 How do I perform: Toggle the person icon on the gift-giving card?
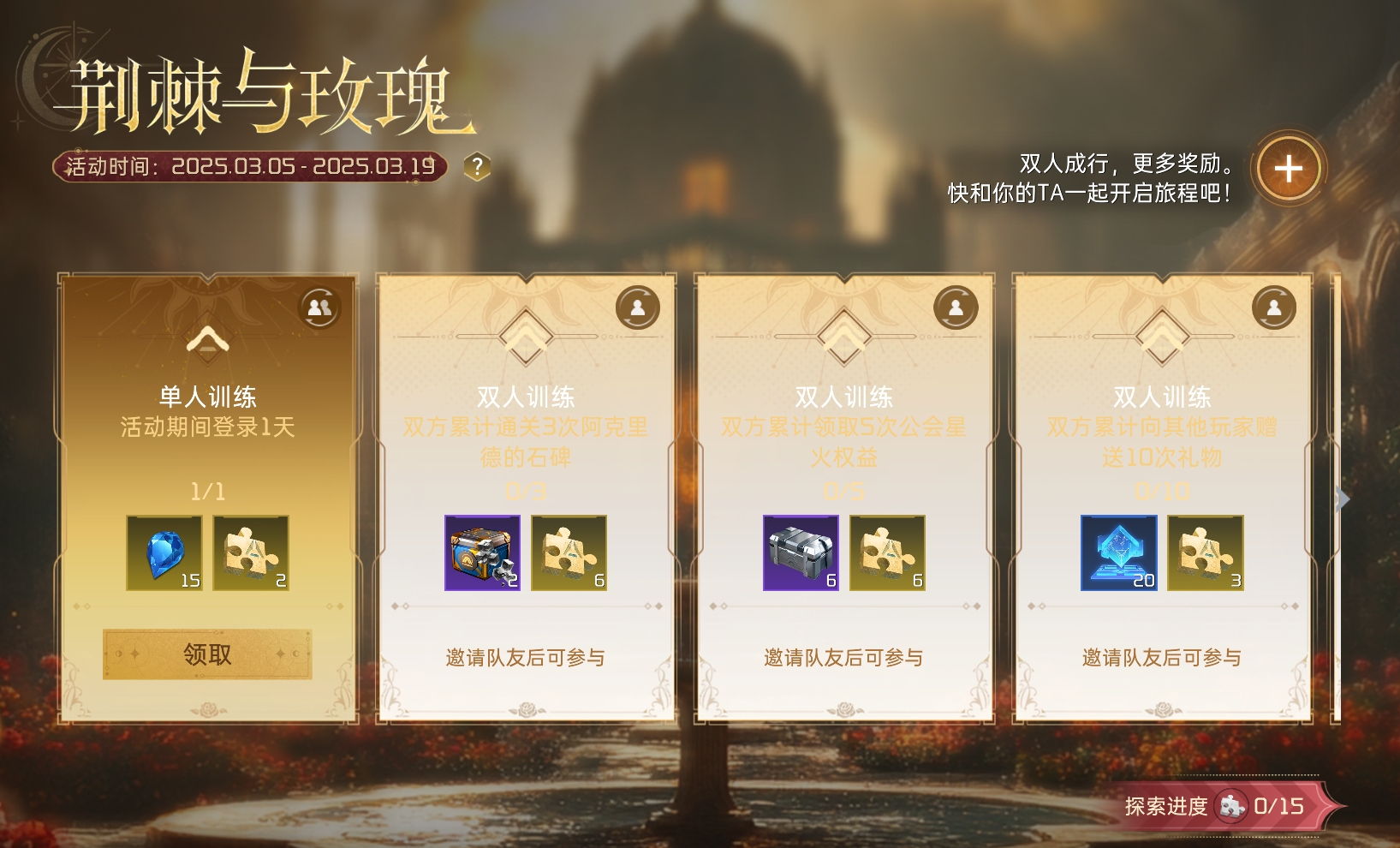(x=1274, y=308)
